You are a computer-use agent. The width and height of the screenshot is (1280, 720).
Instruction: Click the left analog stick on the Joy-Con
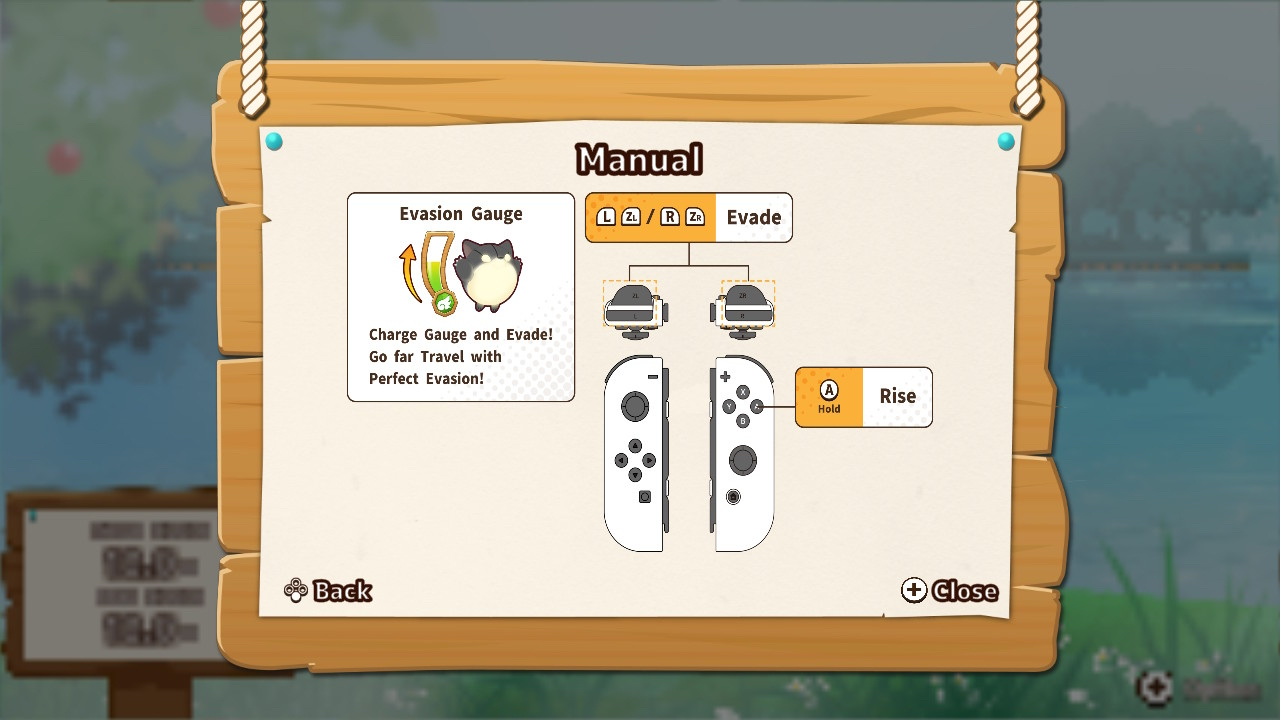point(634,408)
